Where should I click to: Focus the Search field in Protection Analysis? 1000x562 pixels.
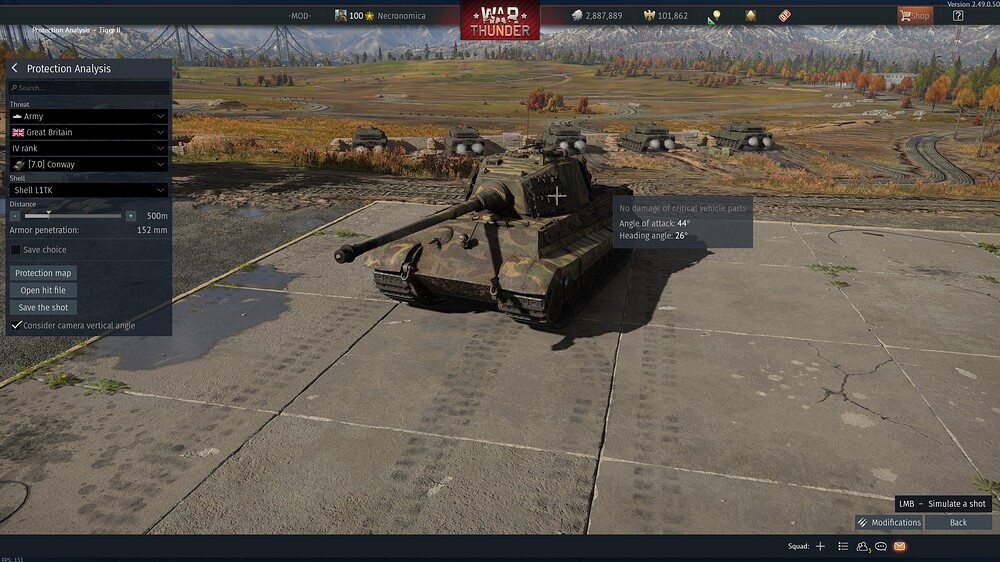[88, 88]
